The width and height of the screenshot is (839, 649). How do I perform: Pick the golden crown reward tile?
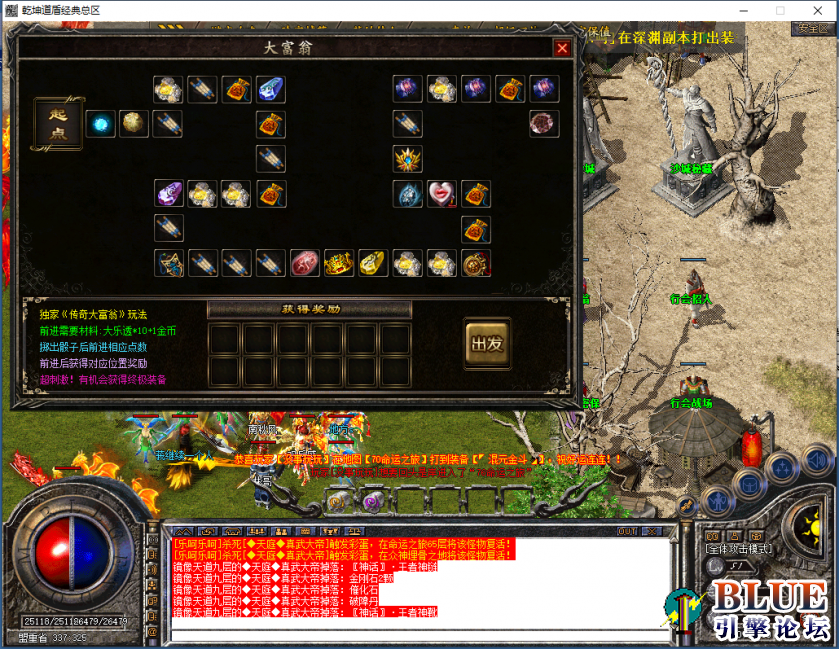[x=339, y=264]
